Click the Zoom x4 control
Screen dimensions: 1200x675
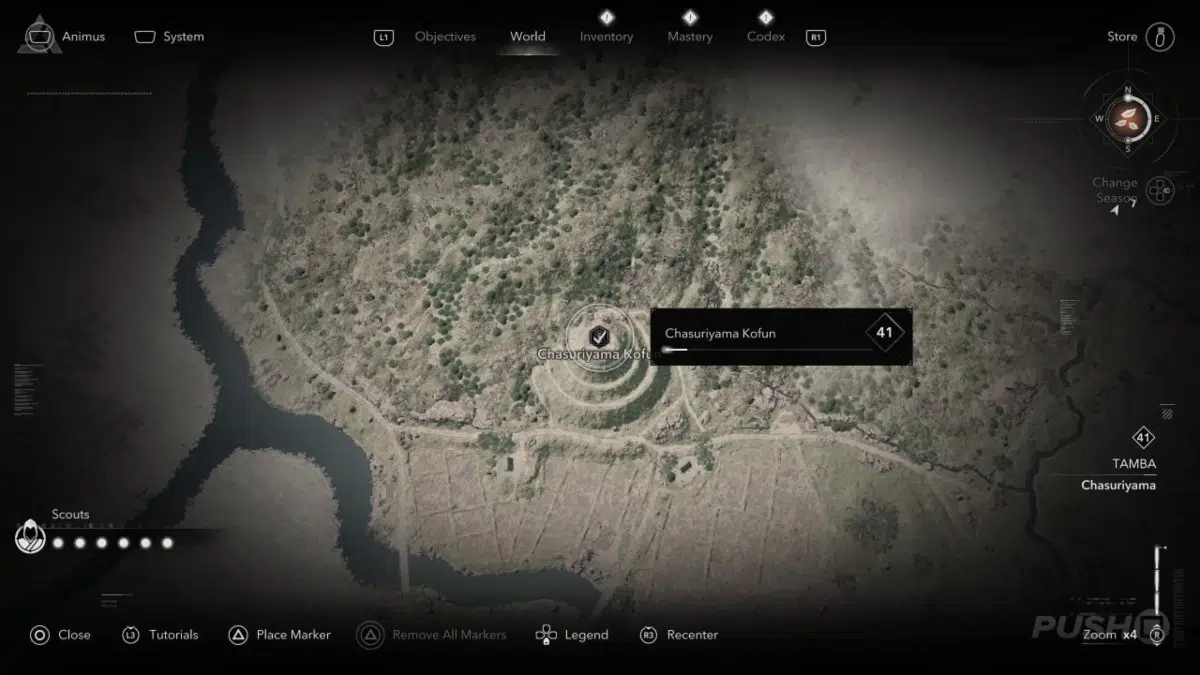click(x=1110, y=635)
